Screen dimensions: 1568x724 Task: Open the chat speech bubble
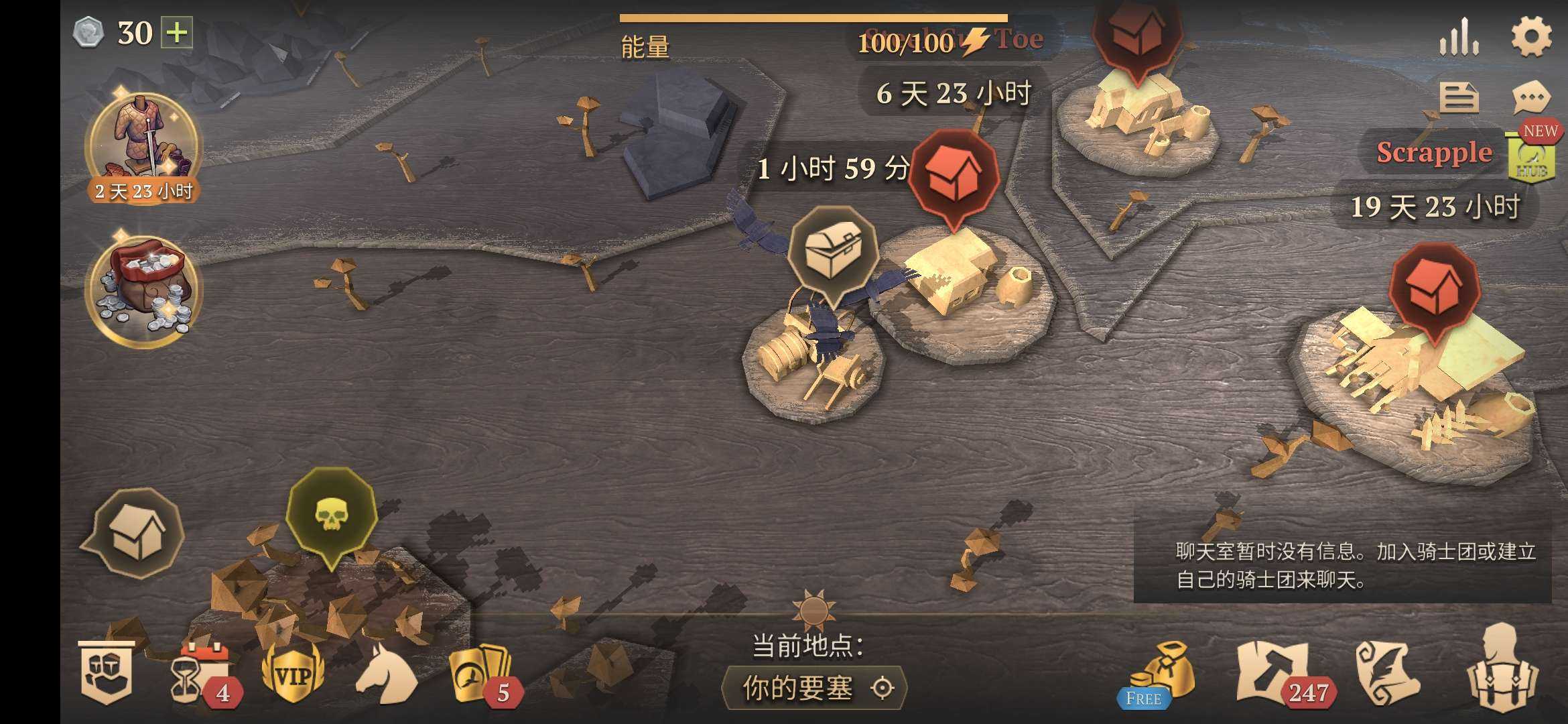(1531, 98)
